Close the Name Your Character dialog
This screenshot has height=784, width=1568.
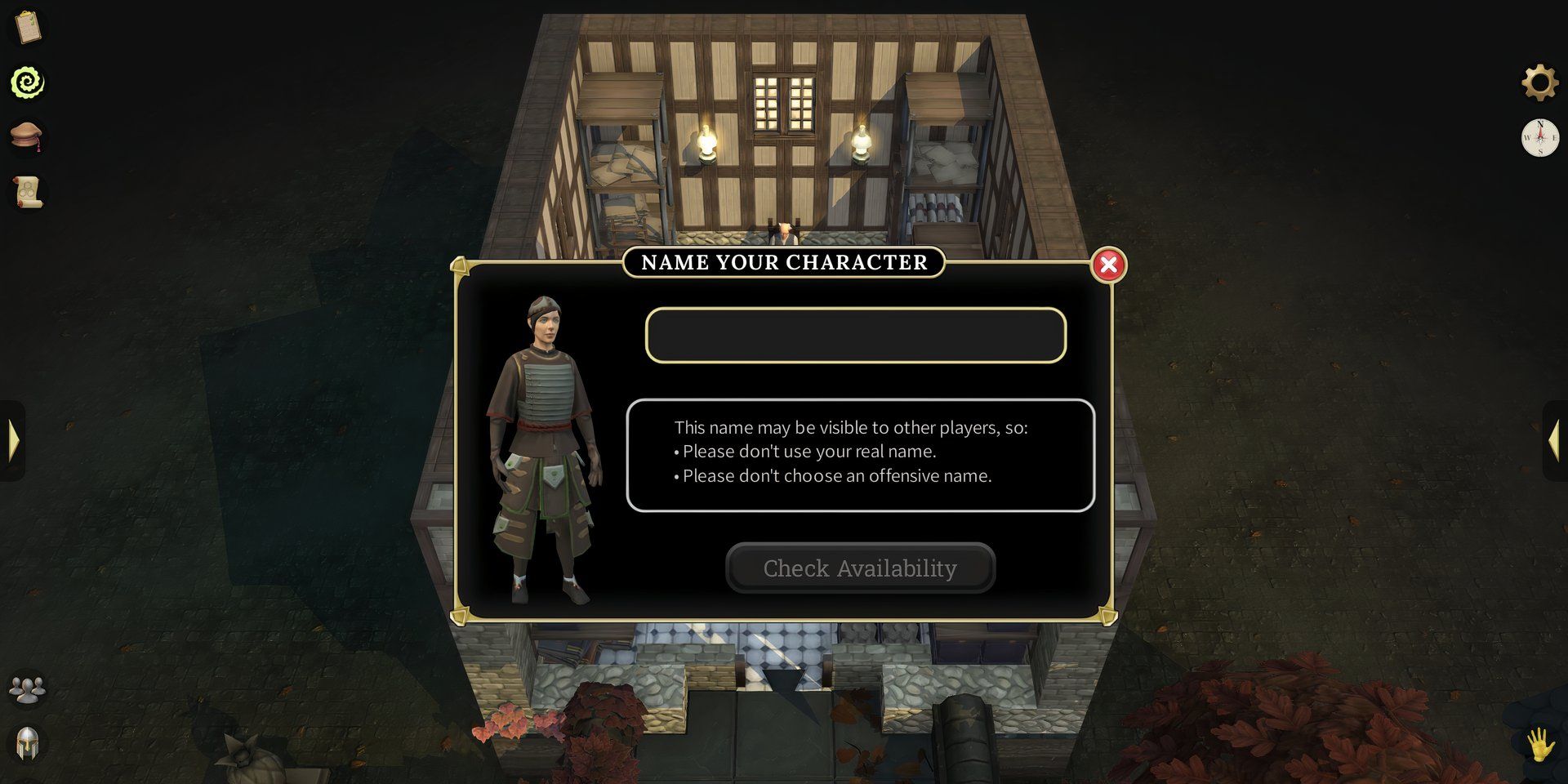click(1108, 265)
